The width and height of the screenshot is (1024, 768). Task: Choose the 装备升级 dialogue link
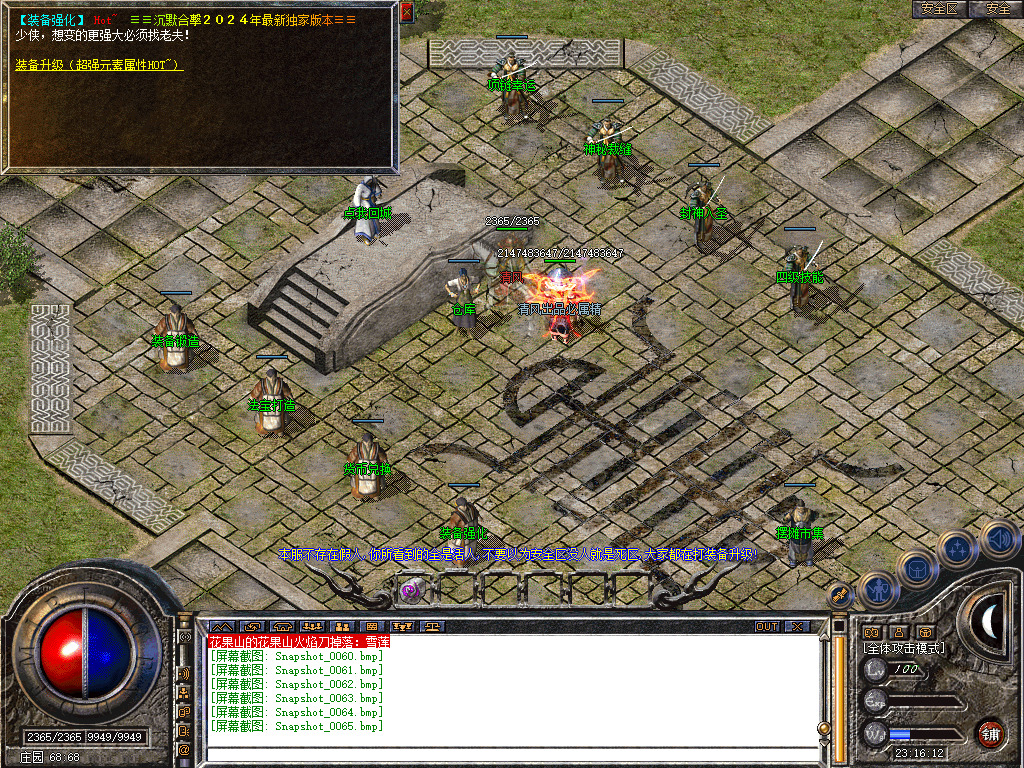(x=98, y=65)
